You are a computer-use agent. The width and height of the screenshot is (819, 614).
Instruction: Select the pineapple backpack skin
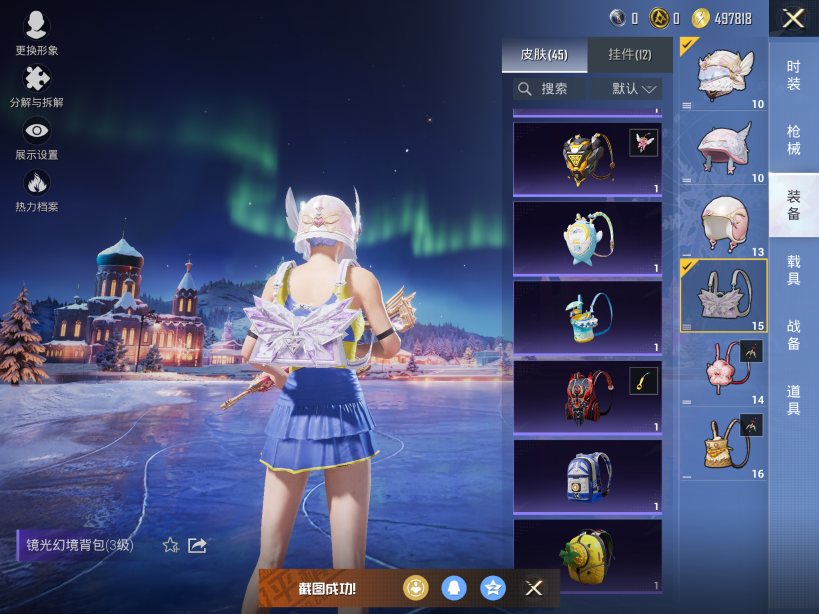(587, 556)
